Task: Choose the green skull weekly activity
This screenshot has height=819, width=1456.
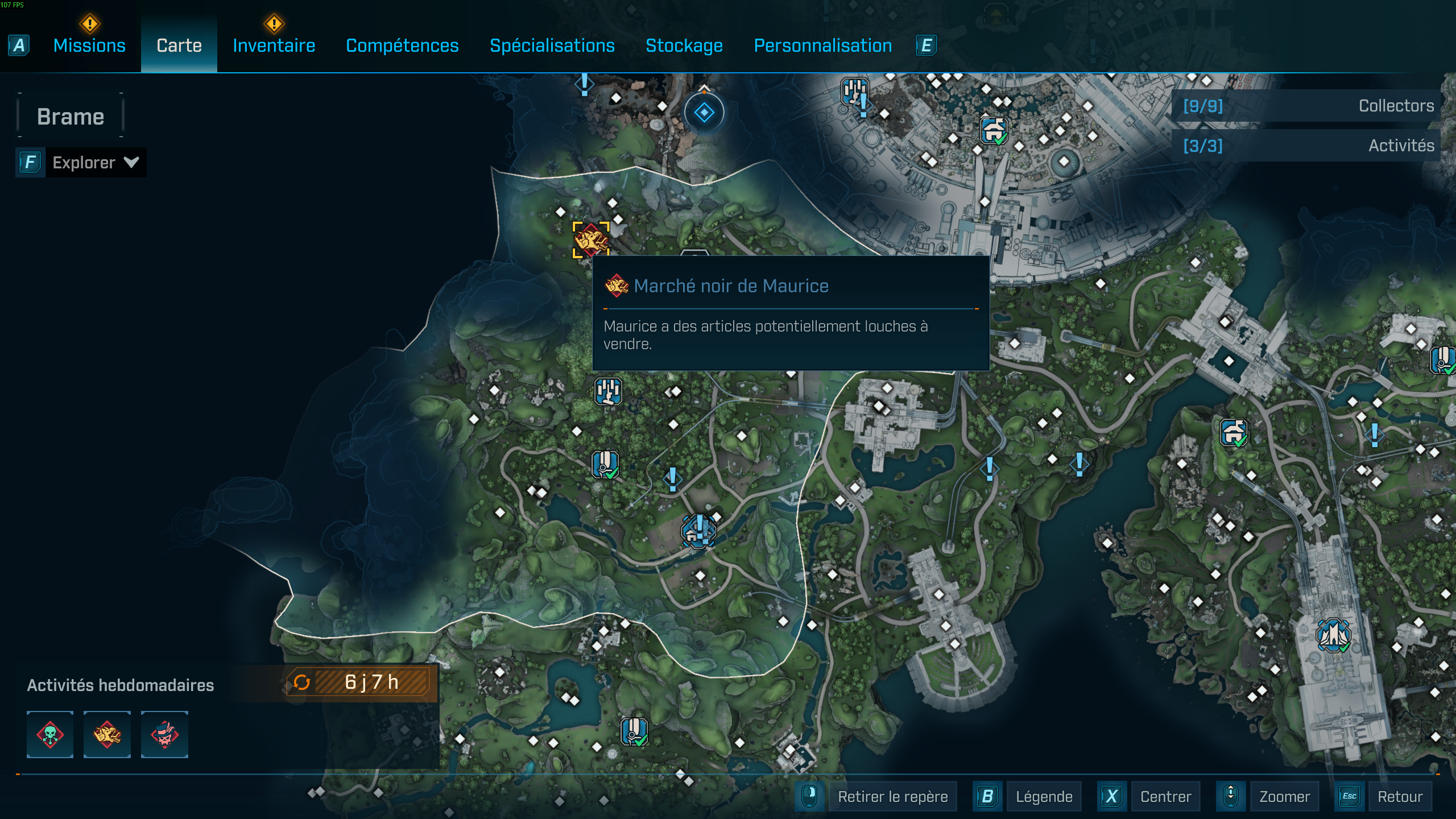Action: (50, 734)
